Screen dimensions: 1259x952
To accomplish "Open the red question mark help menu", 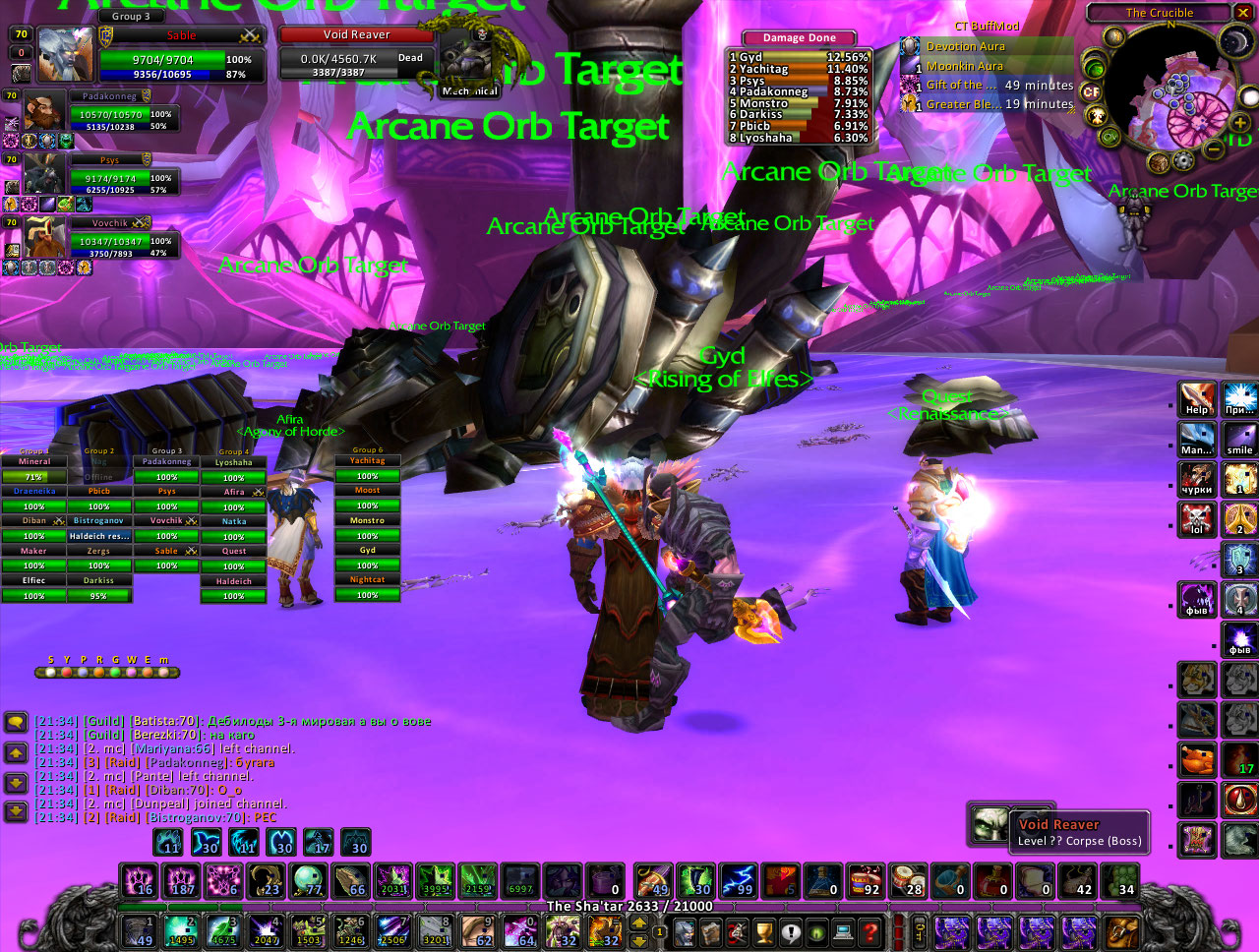I will [x=869, y=930].
